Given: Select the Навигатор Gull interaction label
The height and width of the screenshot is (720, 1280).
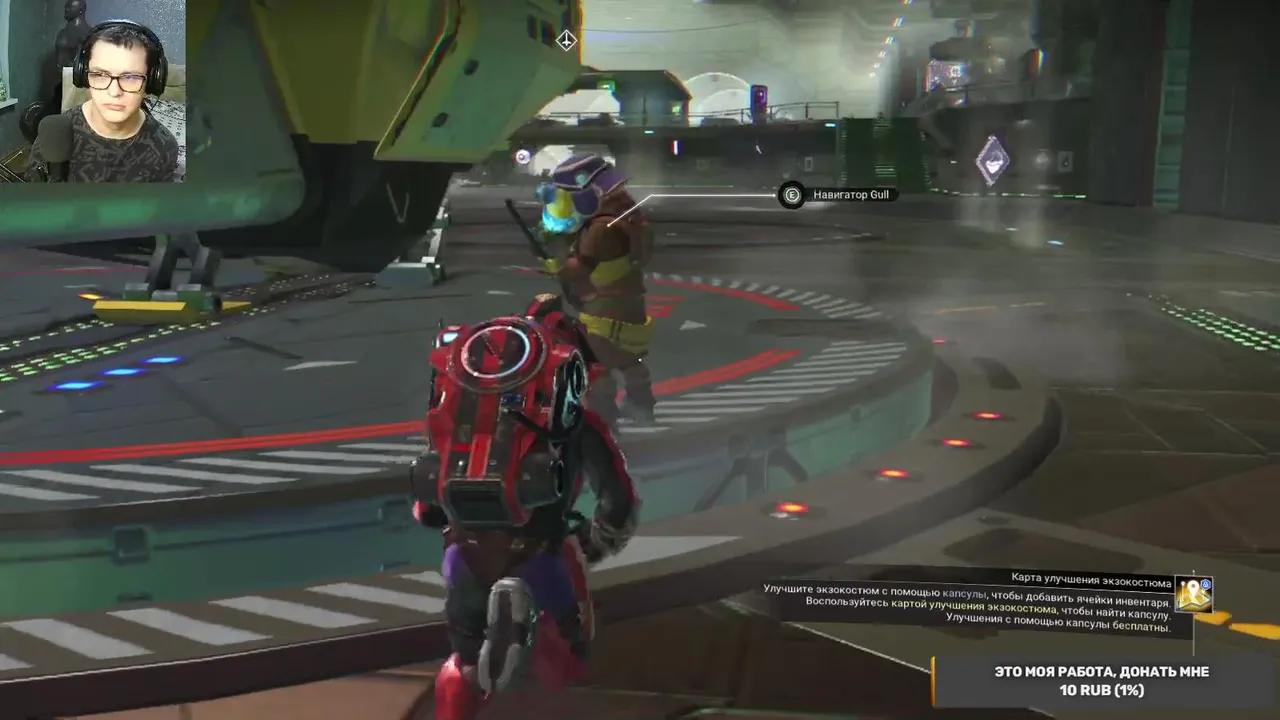Looking at the screenshot, I should pyautogui.click(x=850, y=195).
